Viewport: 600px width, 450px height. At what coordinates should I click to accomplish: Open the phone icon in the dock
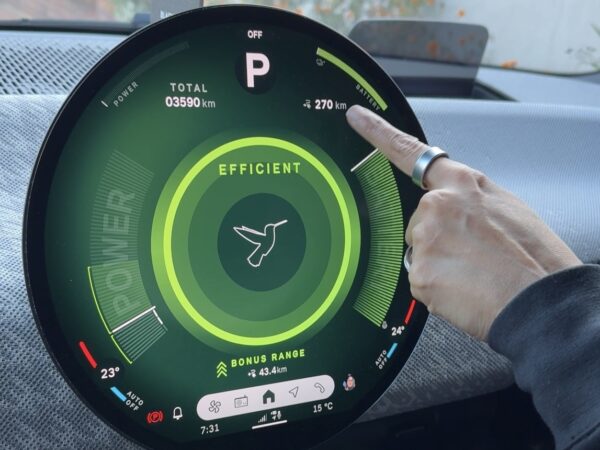point(319,387)
